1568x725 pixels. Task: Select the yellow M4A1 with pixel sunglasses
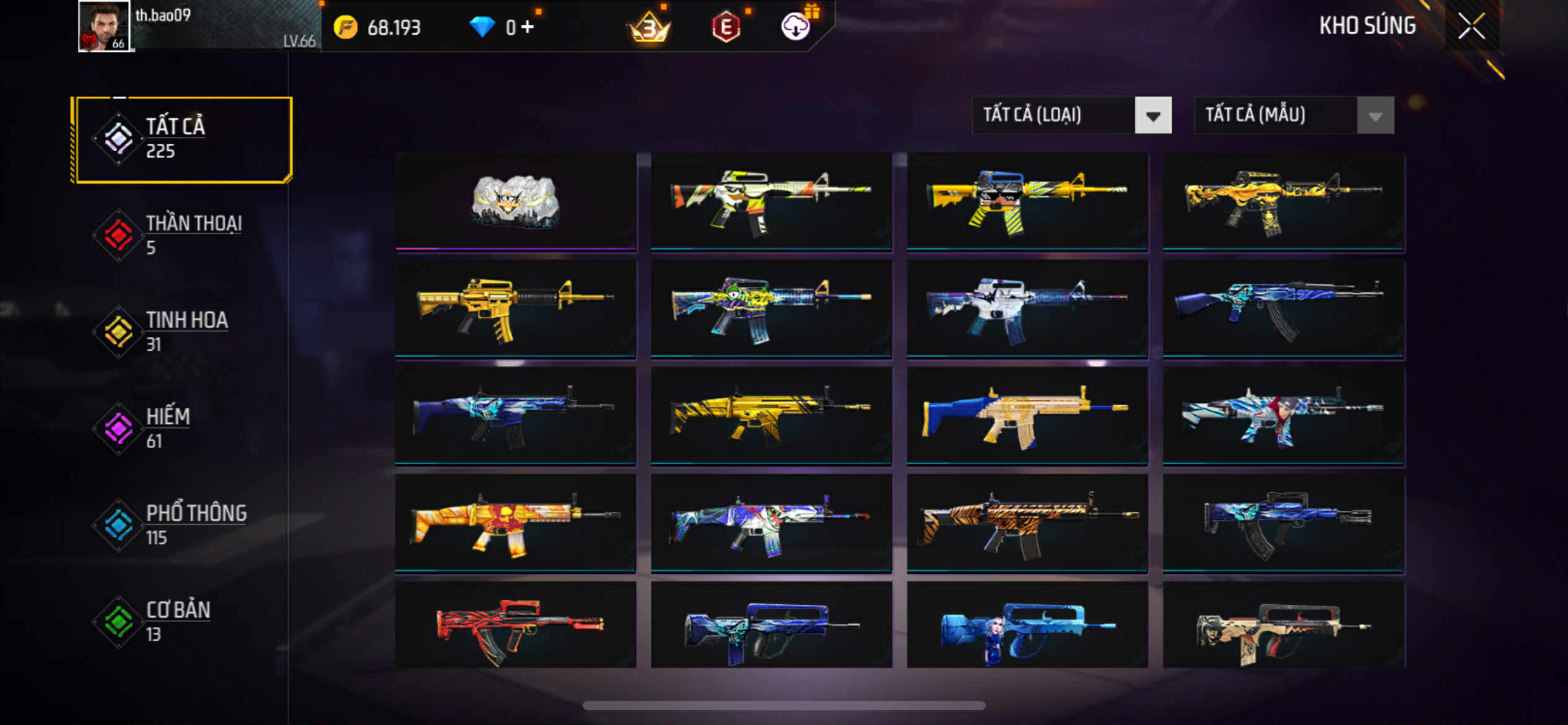pyautogui.click(x=1027, y=201)
